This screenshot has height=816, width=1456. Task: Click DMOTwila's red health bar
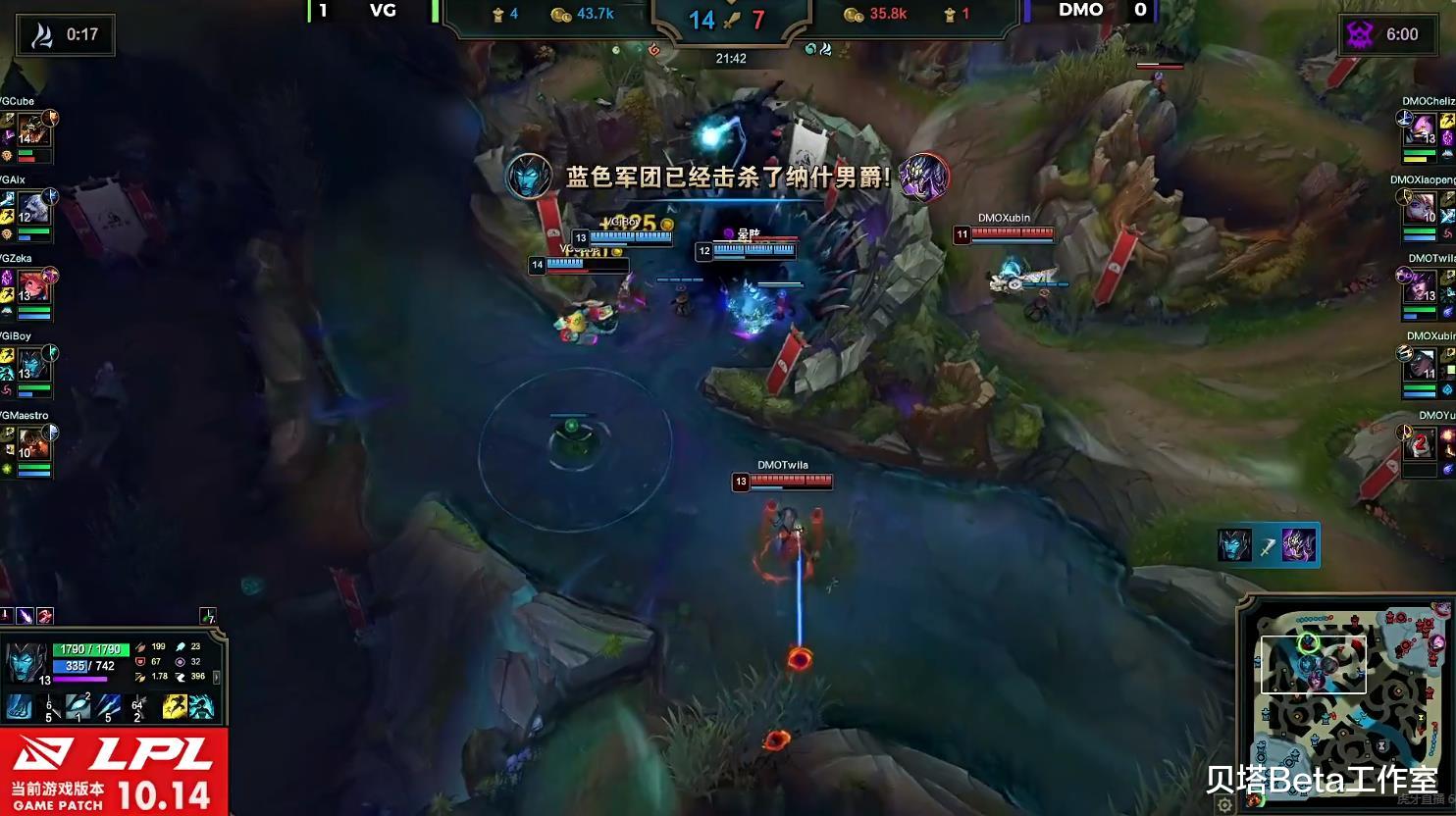click(x=790, y=482)
